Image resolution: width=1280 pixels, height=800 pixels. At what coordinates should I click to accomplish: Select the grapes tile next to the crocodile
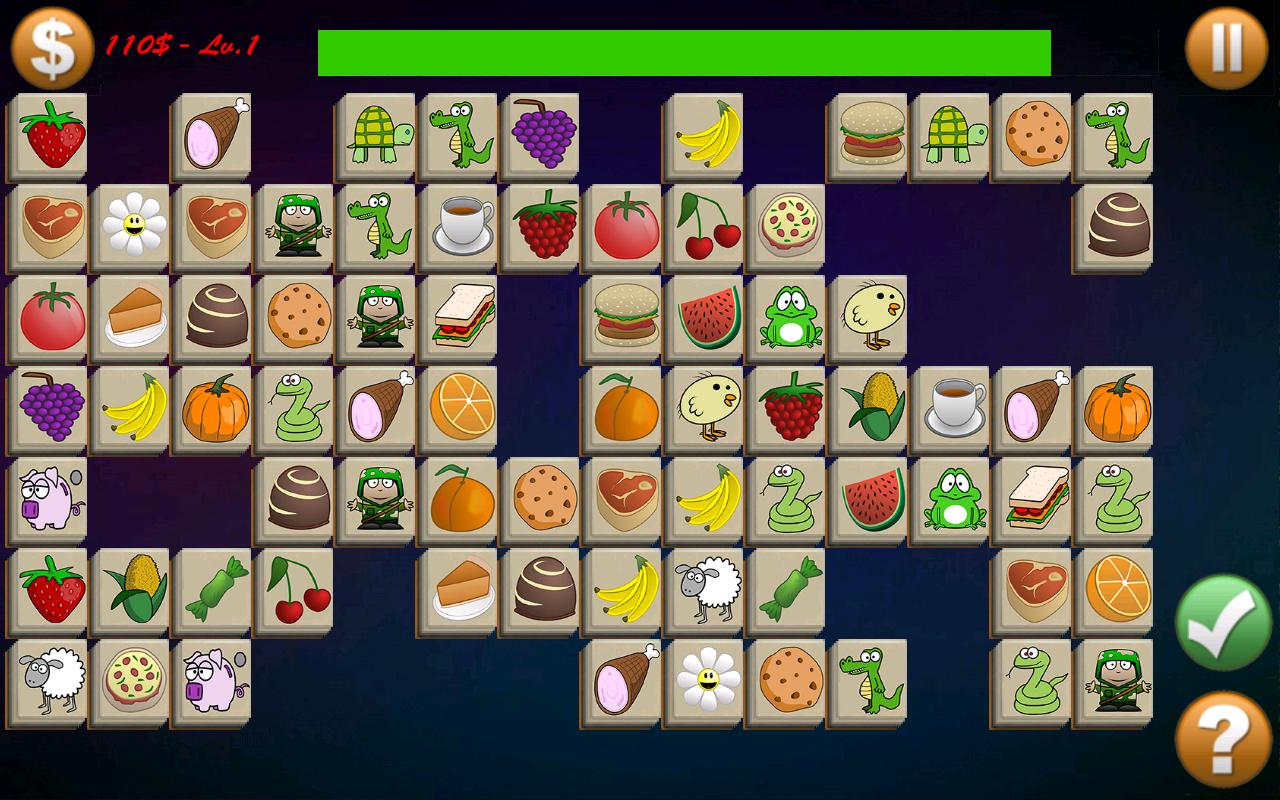[x=544, y=135]
